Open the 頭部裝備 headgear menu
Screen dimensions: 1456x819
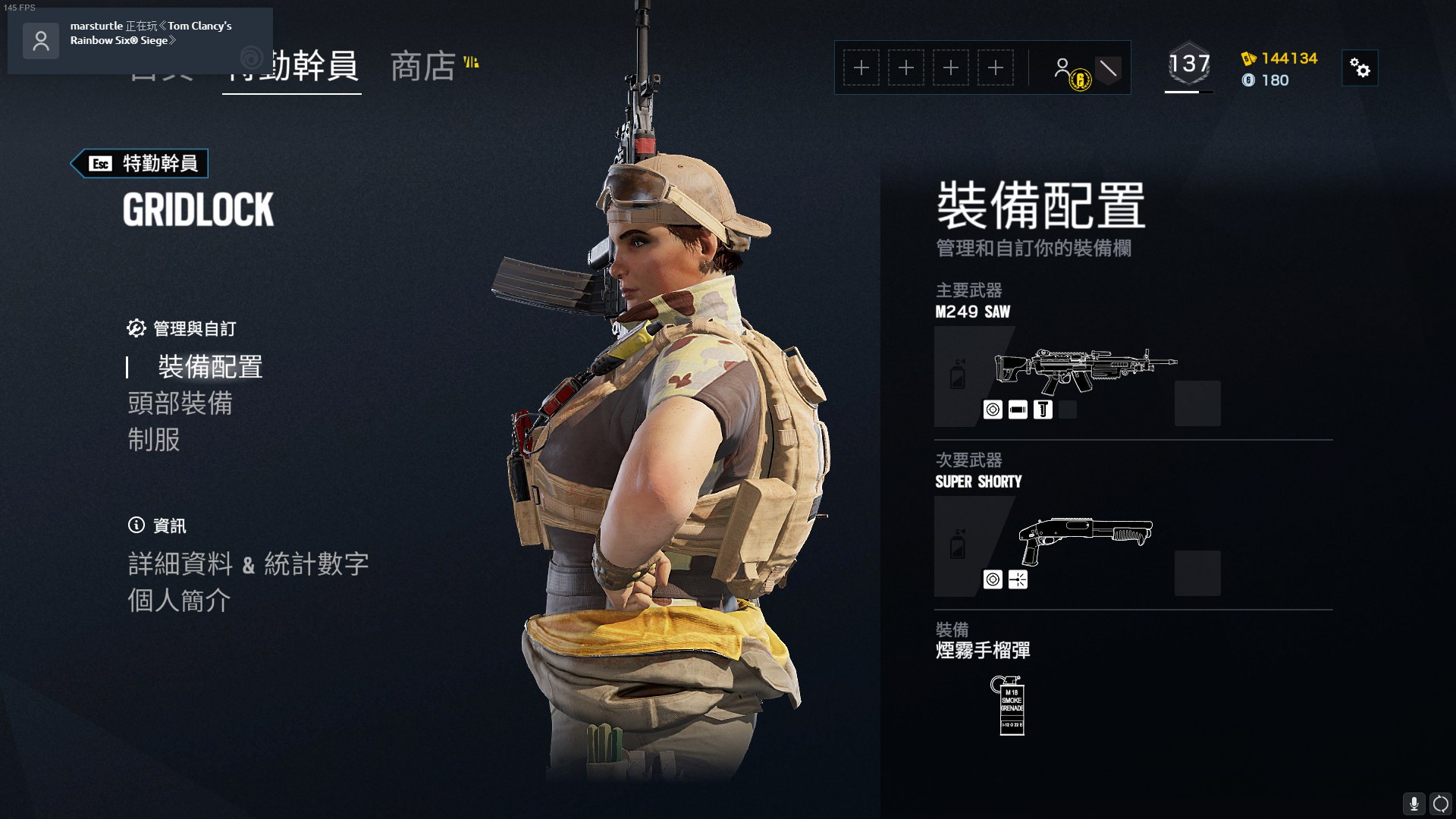coord(180,403)
